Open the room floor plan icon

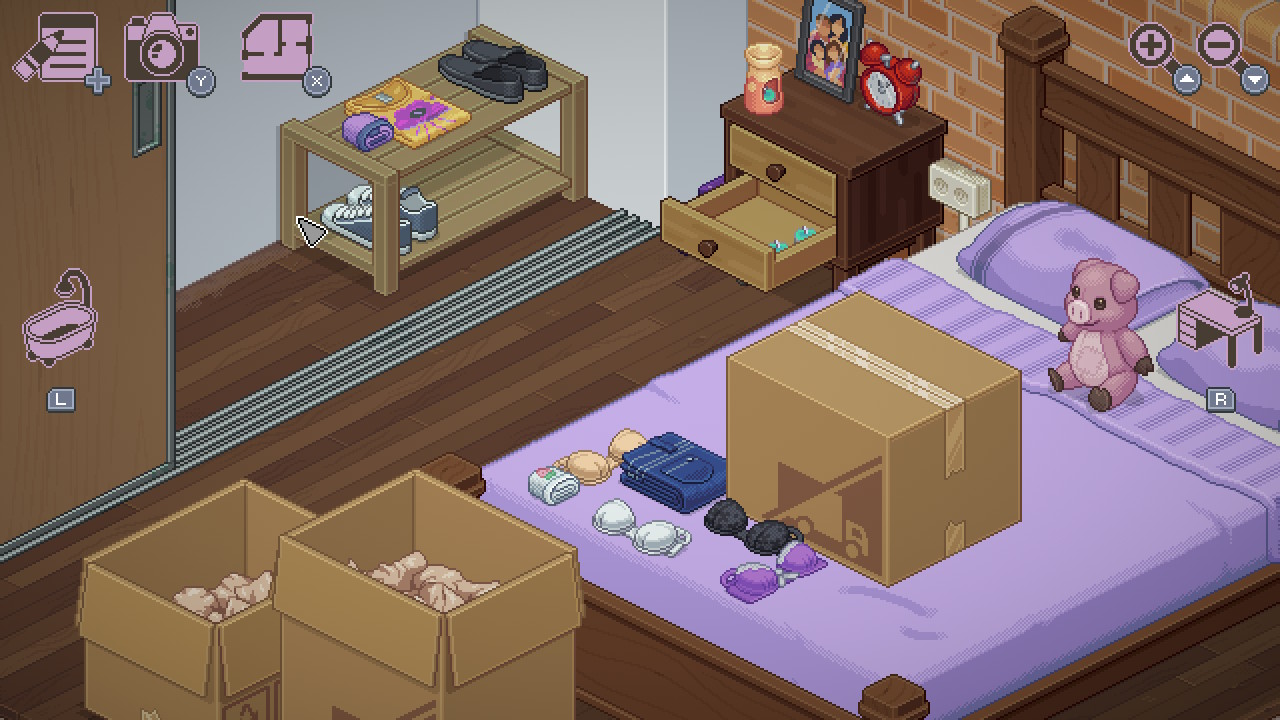click(277, 47)
